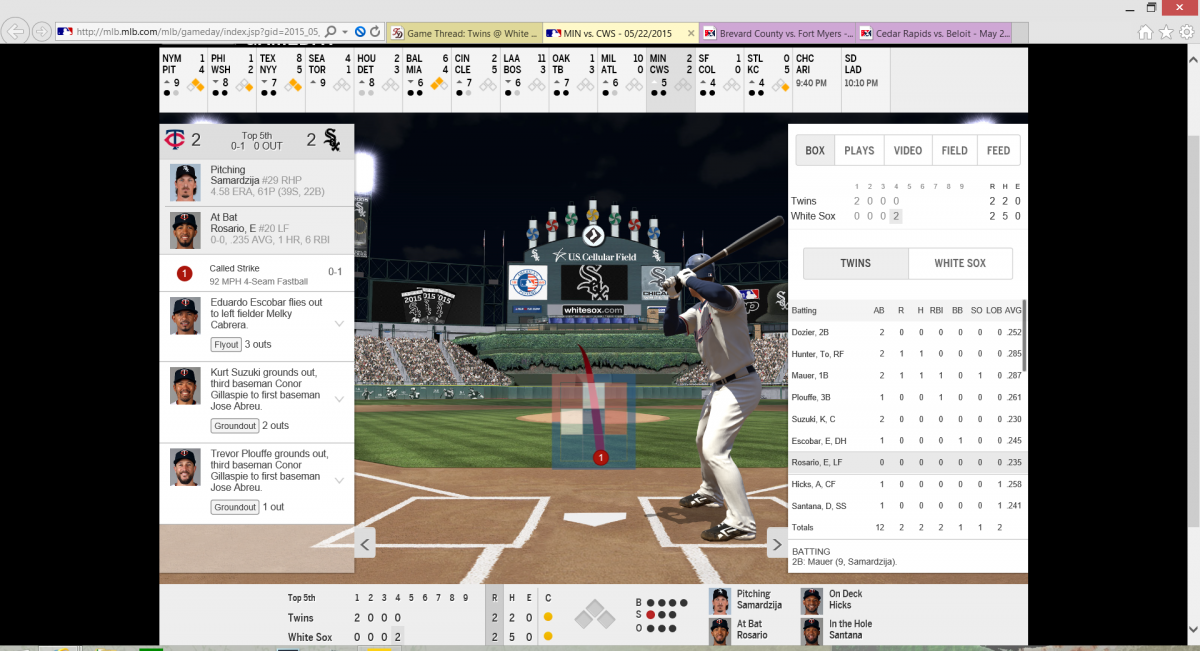
Task: Switch to the Game Thread browser tab
Action: [461, 32]
